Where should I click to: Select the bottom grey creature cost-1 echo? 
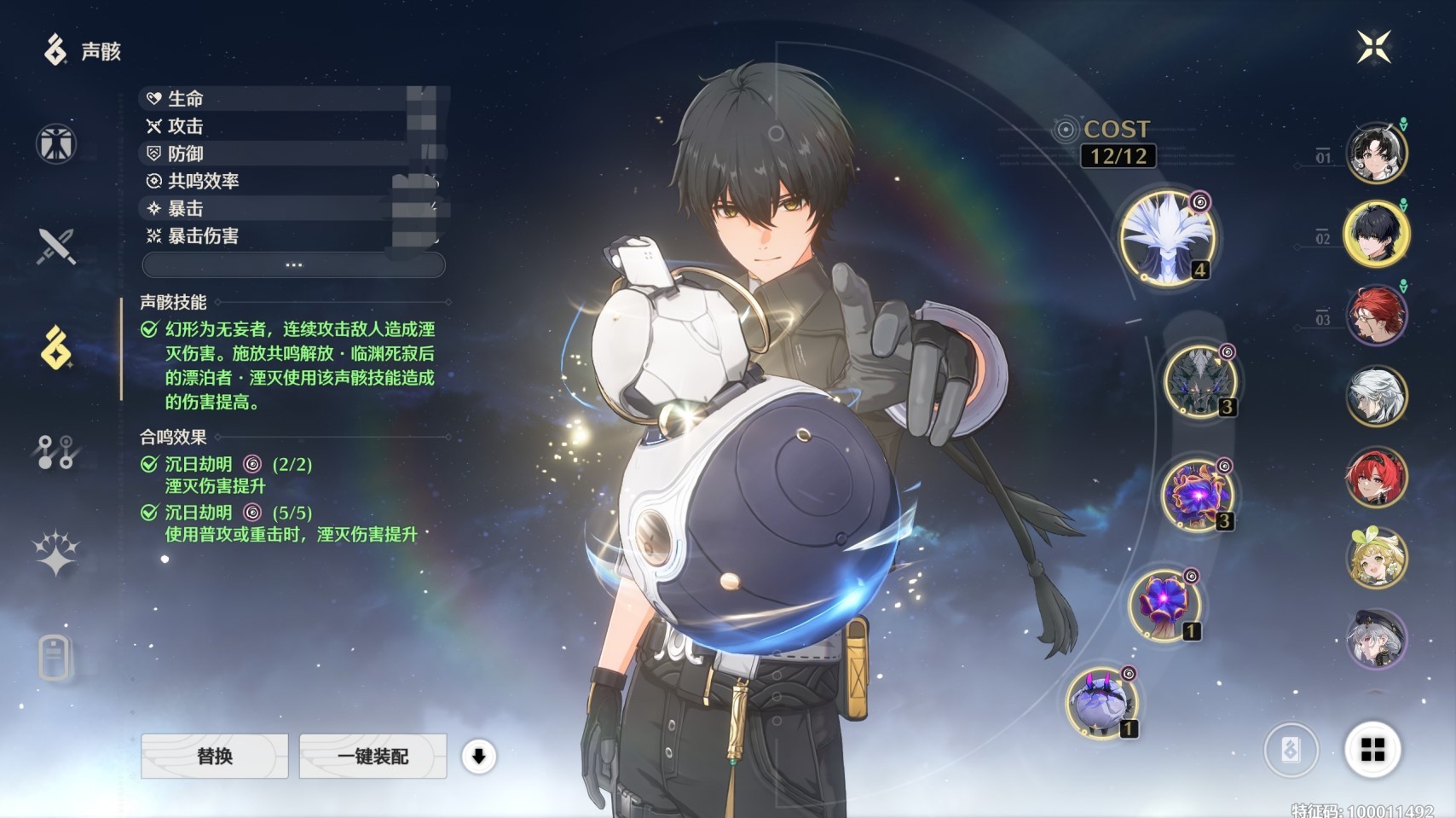point(1101,704)
